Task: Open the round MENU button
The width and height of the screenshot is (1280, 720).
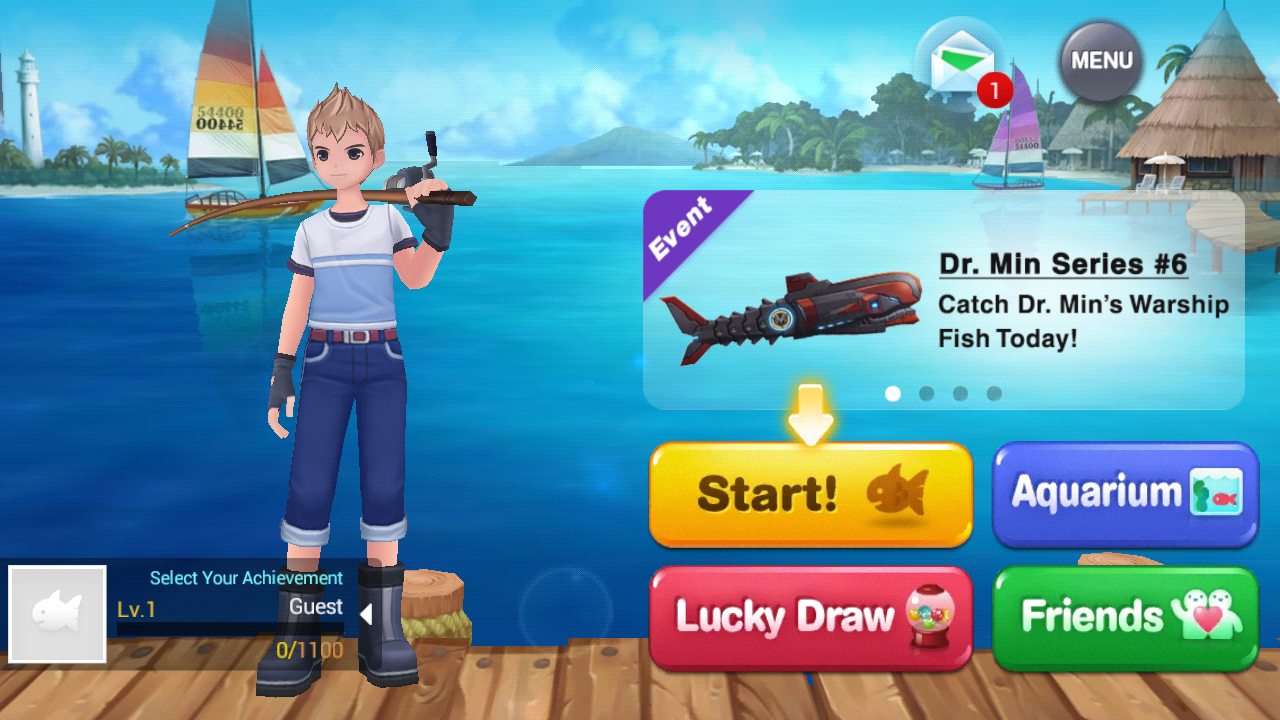Action: pyautogui.click(x=1101, y=61)
